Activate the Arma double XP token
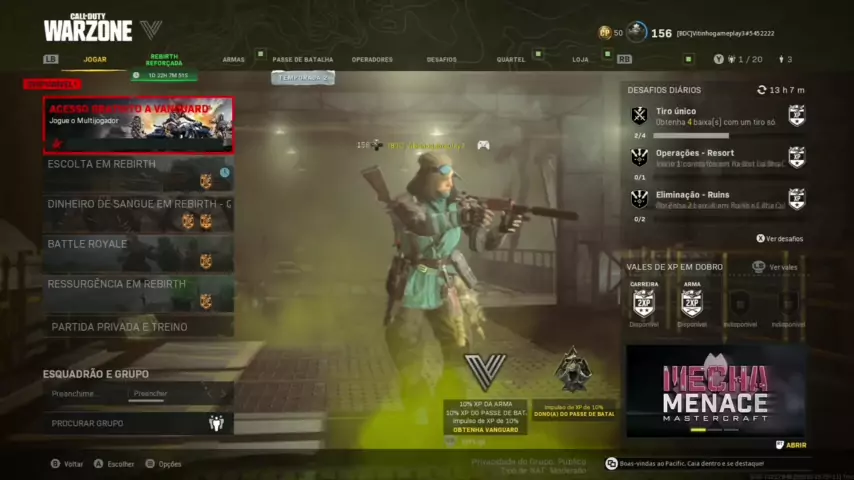 691,302
